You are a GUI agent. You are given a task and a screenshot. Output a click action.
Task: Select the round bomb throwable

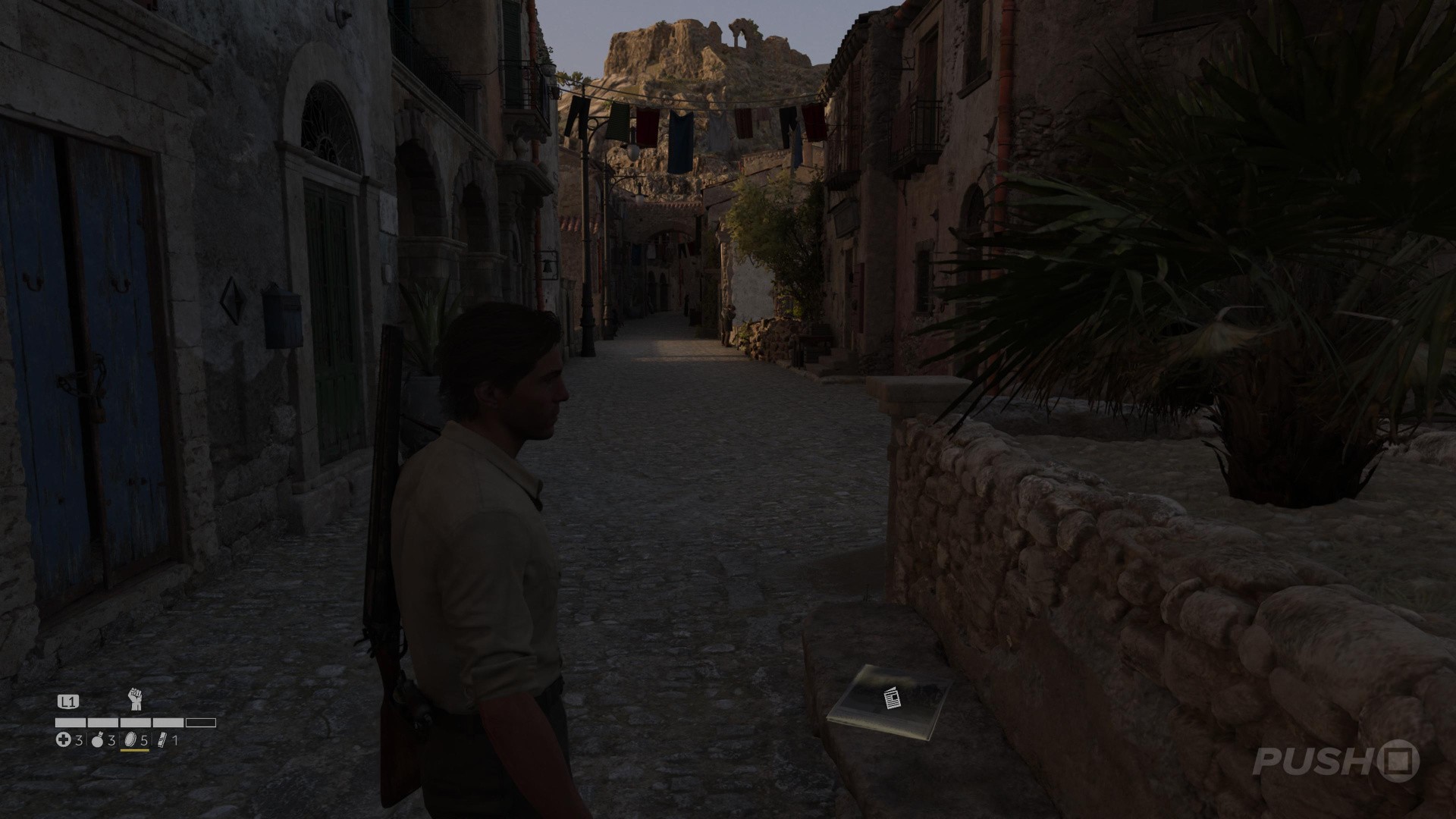(x=98, y=740)
